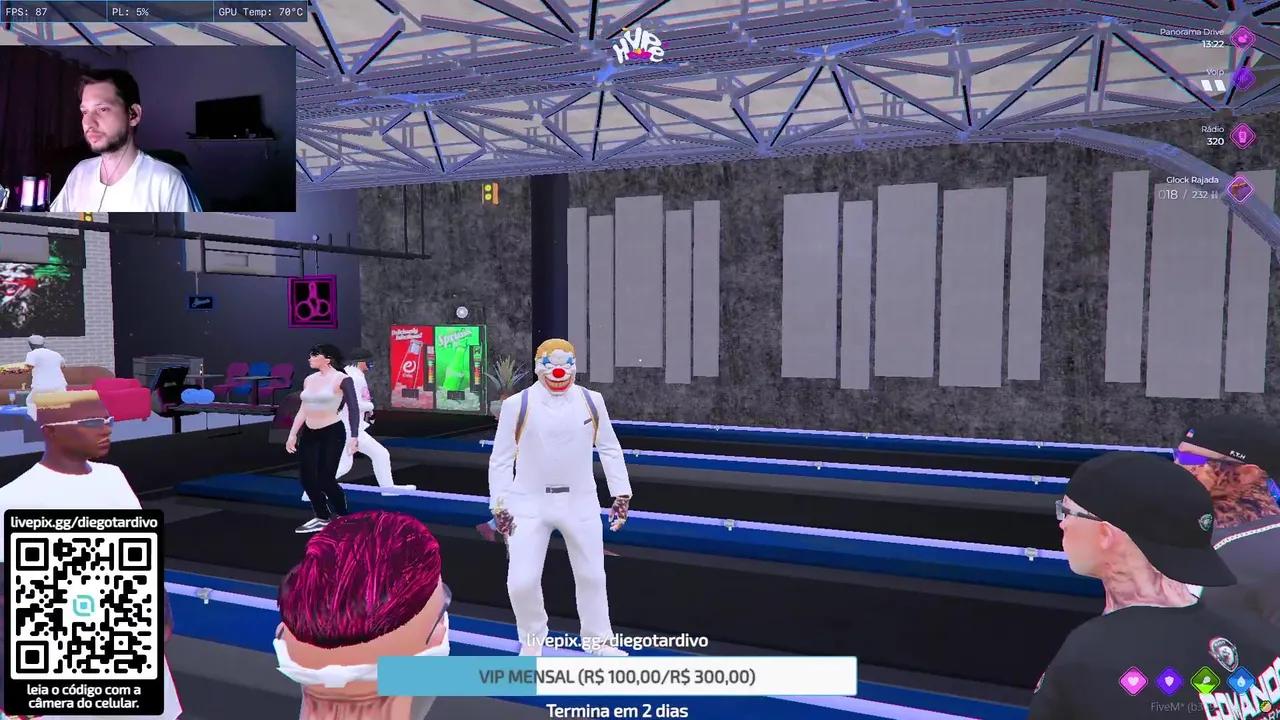The image size is (1280, 720).
Task: Click the blue thirst water-drop icon
Action: pos(1240,681)
